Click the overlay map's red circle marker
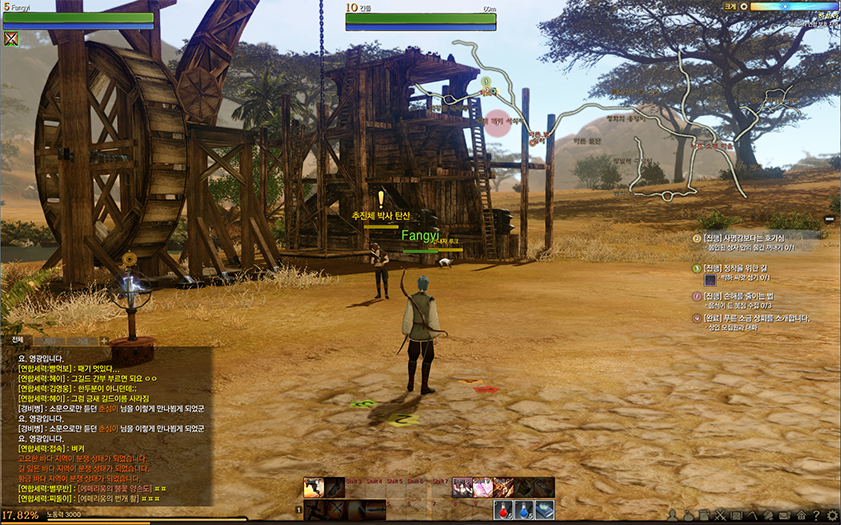Screen dimensions: 841x525 (x=498, y=121)
